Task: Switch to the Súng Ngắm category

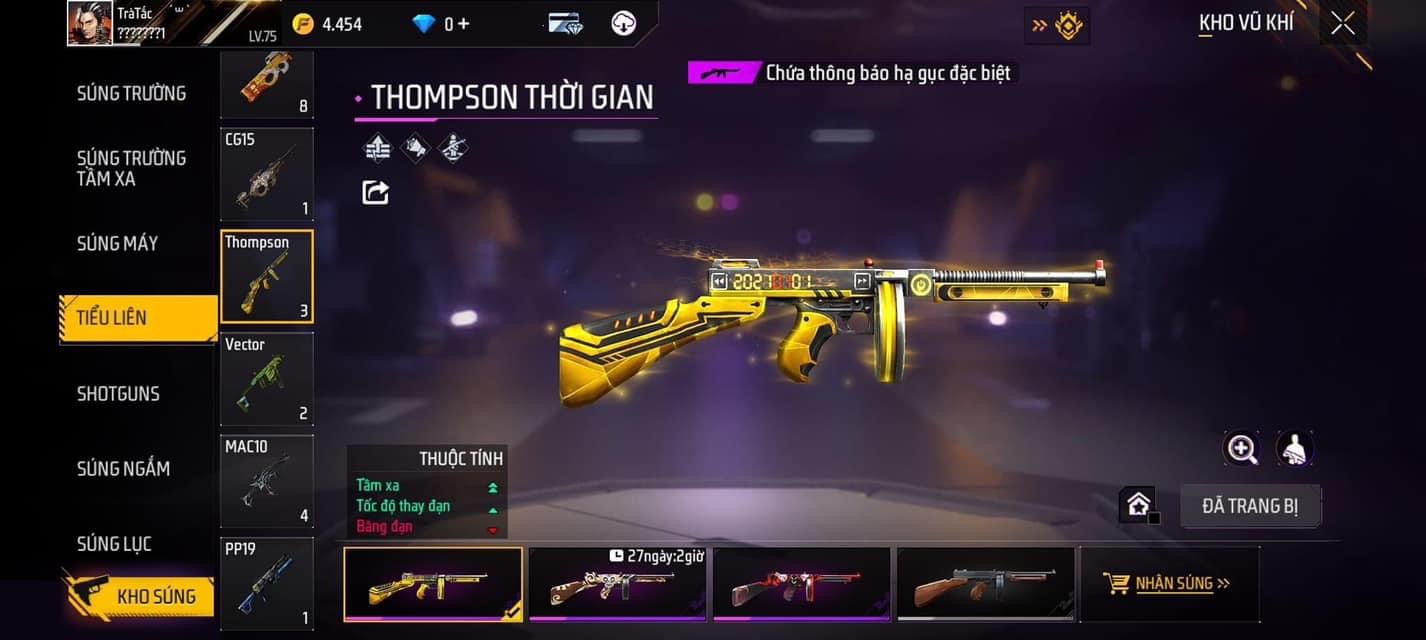Action: pos(123,468)
